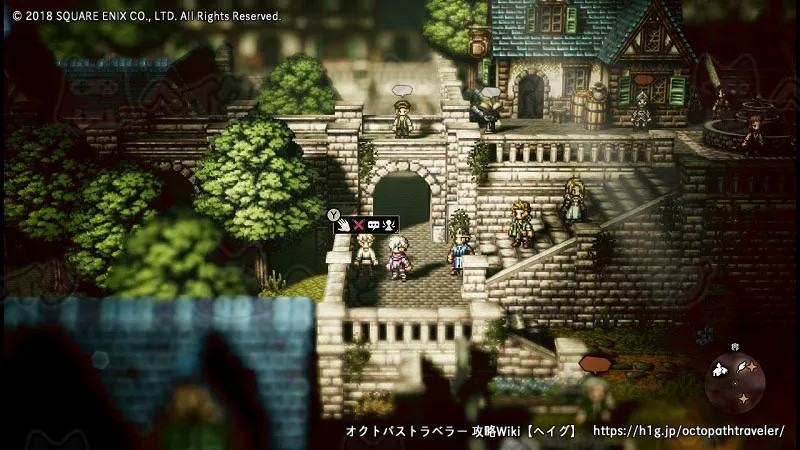Click the red X action icon
The height and width of the screenshot is (450, 800).
(359, 224)
